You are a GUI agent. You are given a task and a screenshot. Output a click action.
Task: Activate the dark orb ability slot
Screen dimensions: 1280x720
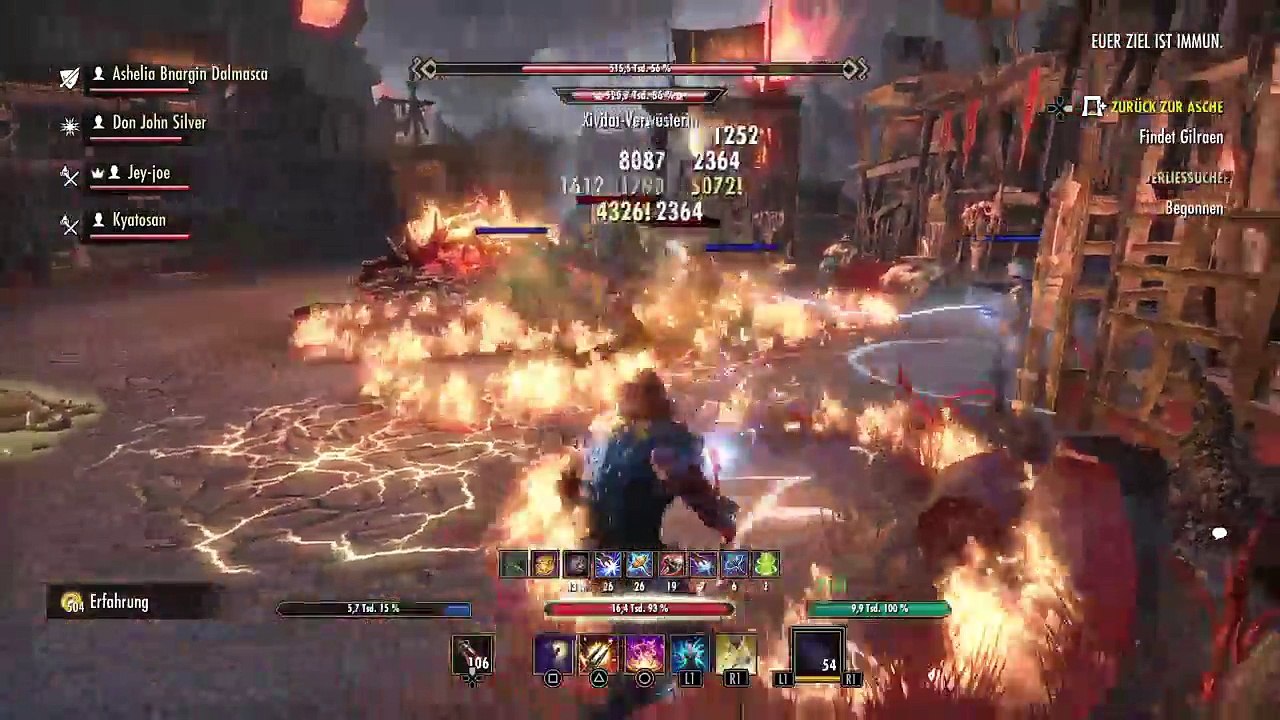click(x=553, y=654)
